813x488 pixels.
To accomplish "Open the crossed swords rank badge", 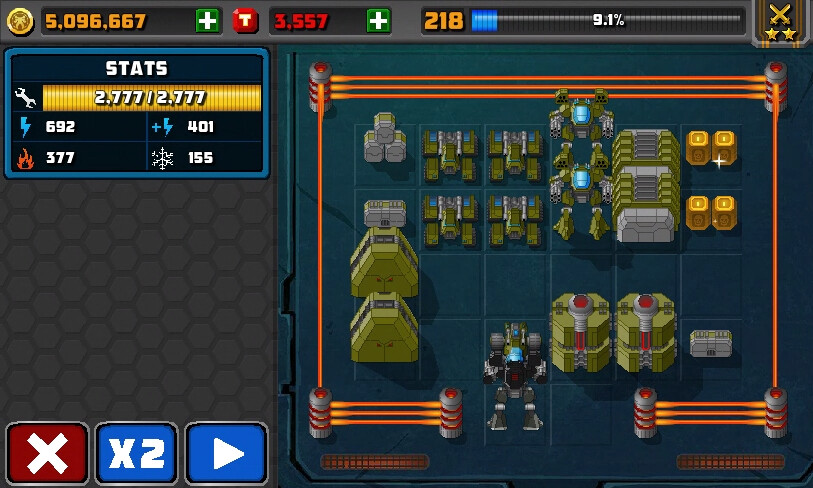I will click(x=781, y=21).
